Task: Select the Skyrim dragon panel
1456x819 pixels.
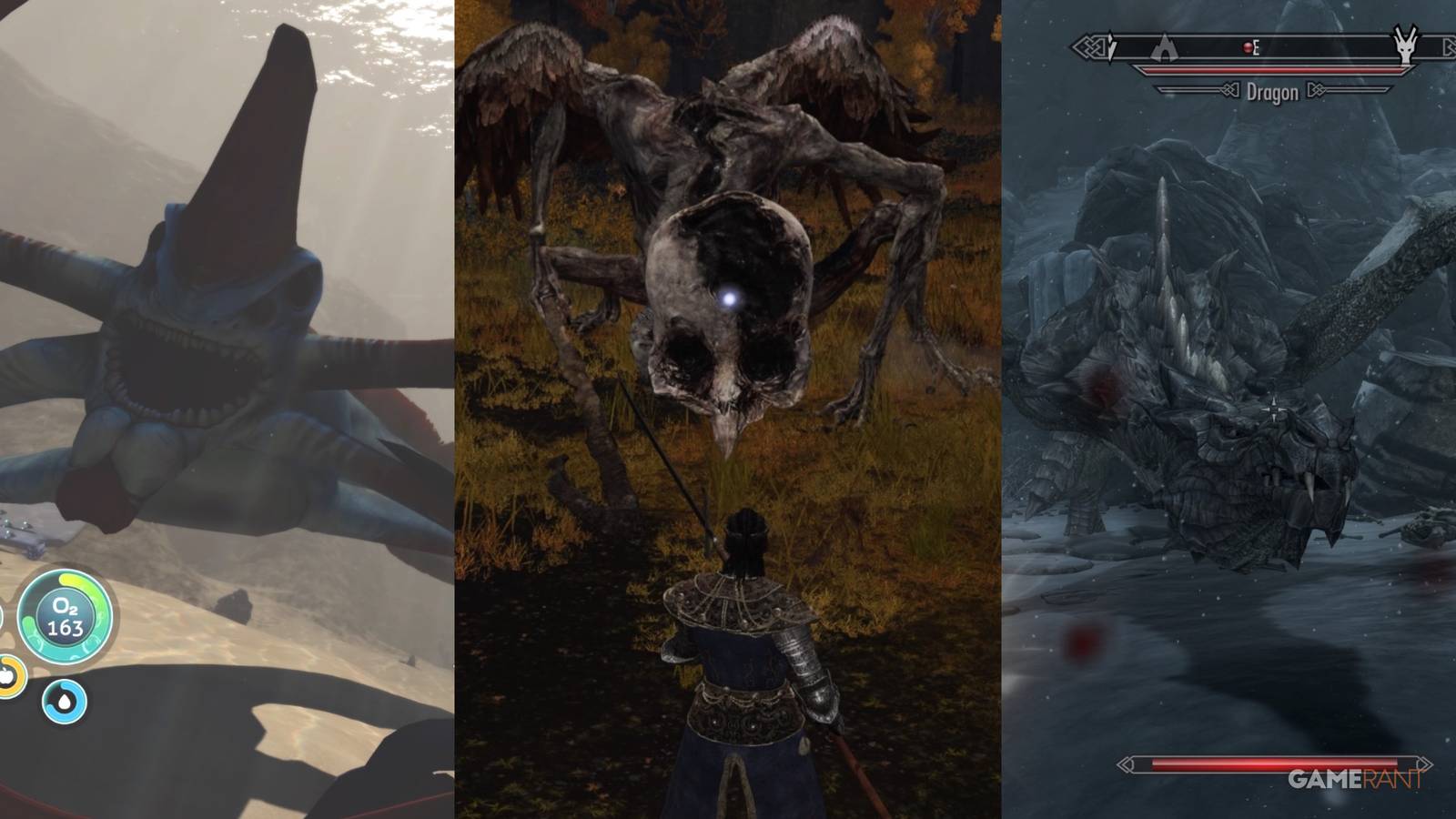Action: [1228, 409]
